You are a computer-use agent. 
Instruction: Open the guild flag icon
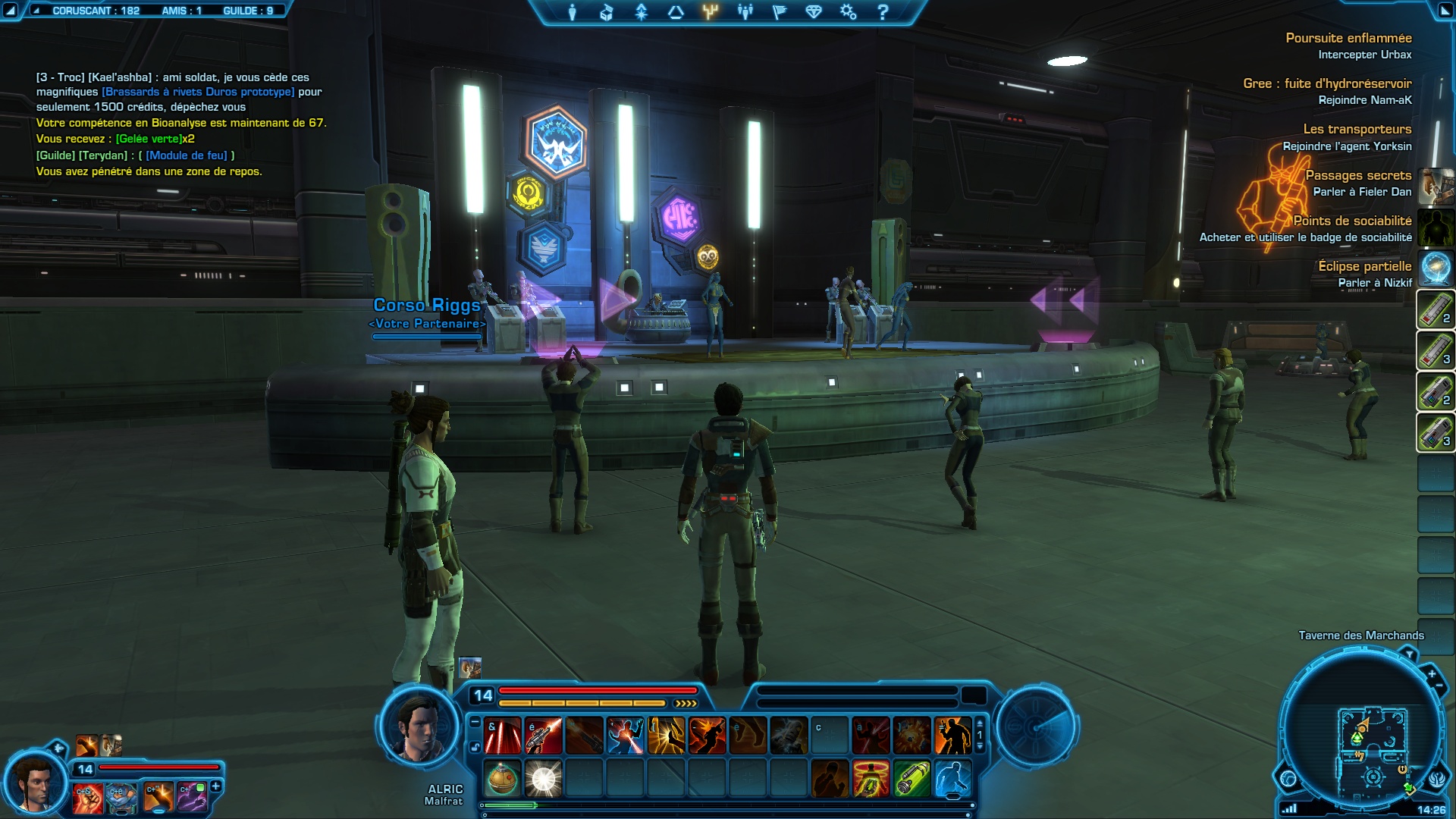[779, 12]
